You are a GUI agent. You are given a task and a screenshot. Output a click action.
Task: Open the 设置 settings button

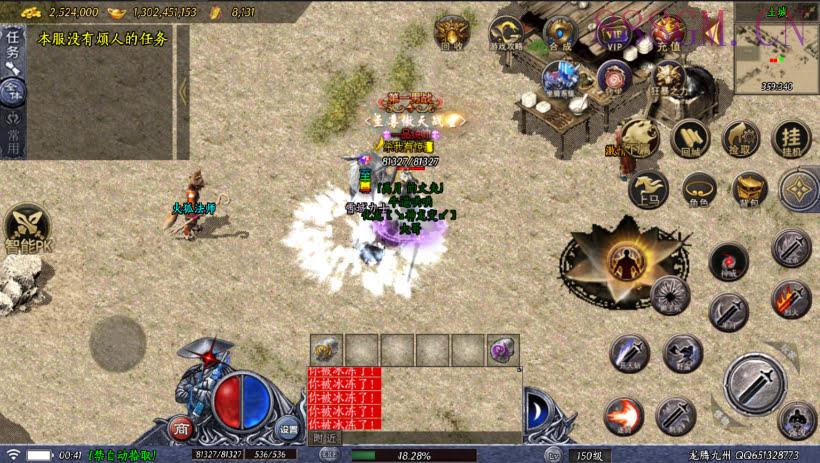click(288, 429)
